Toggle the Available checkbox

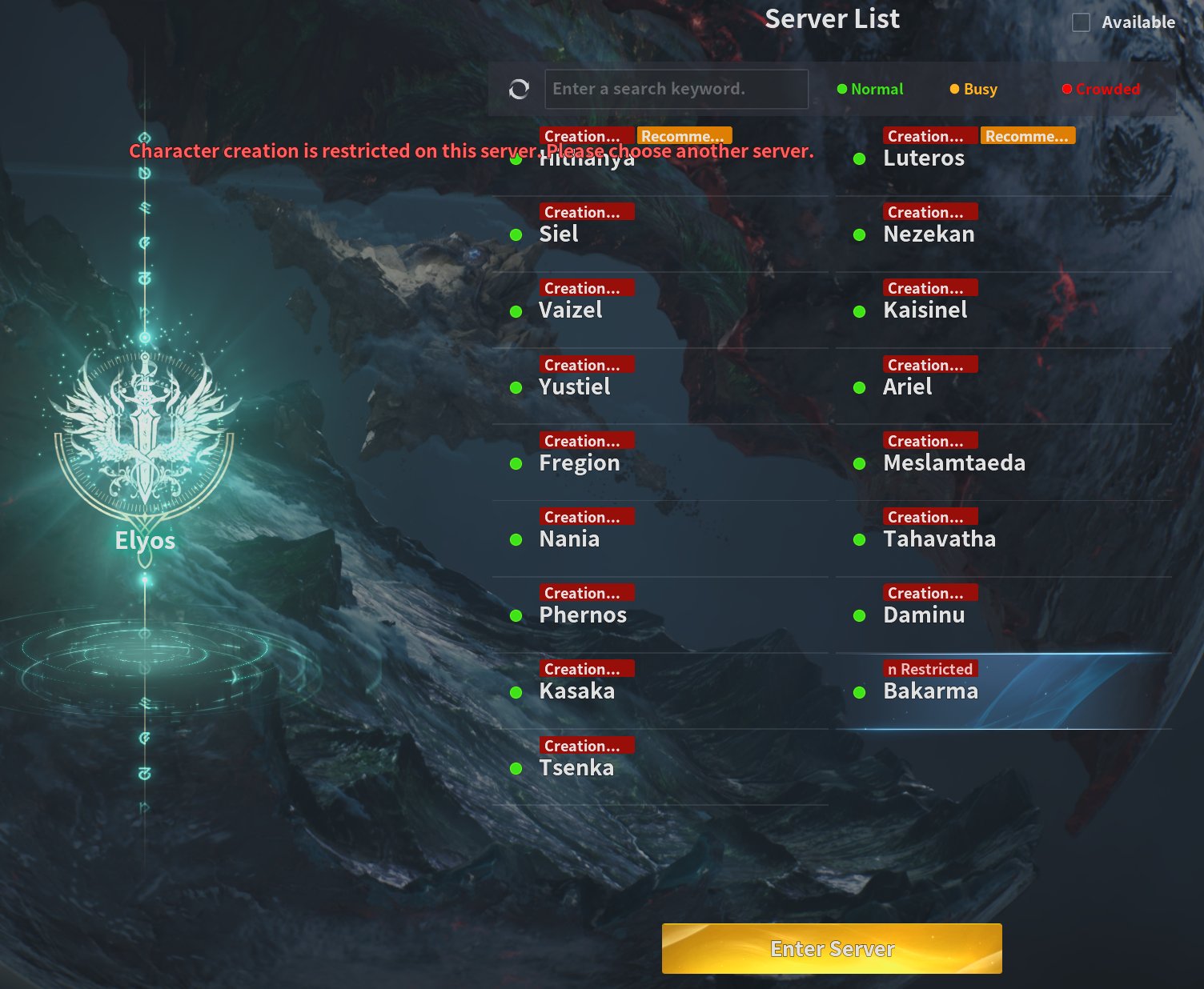pos(1081,22)
